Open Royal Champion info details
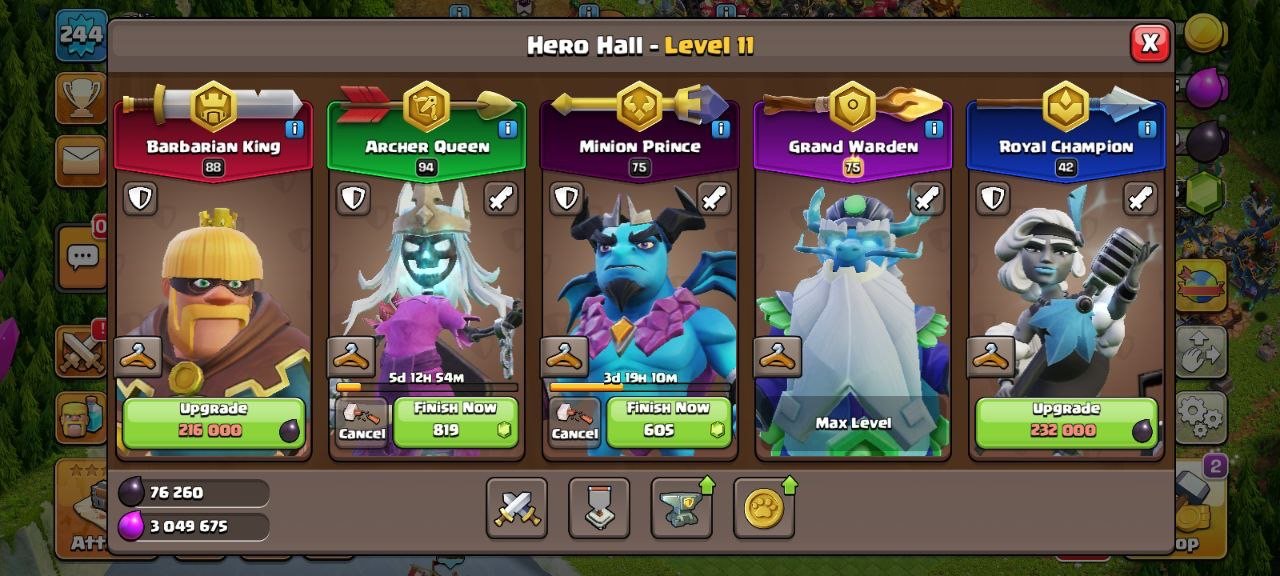1280x576 pixels. tap(1146, 129)
